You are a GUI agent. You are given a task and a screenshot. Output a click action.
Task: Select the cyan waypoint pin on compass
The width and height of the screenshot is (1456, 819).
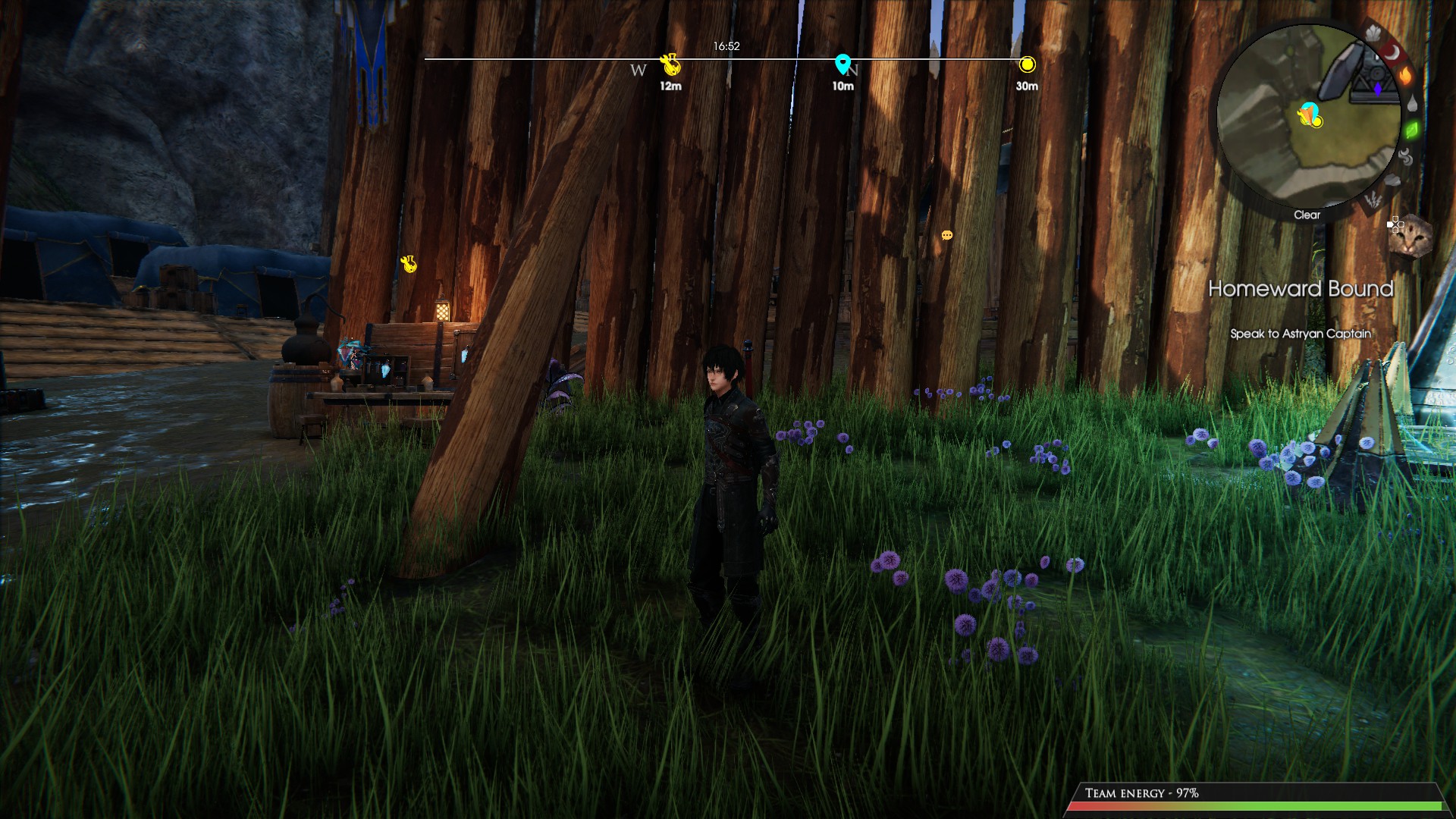click(x=842, y=64)
